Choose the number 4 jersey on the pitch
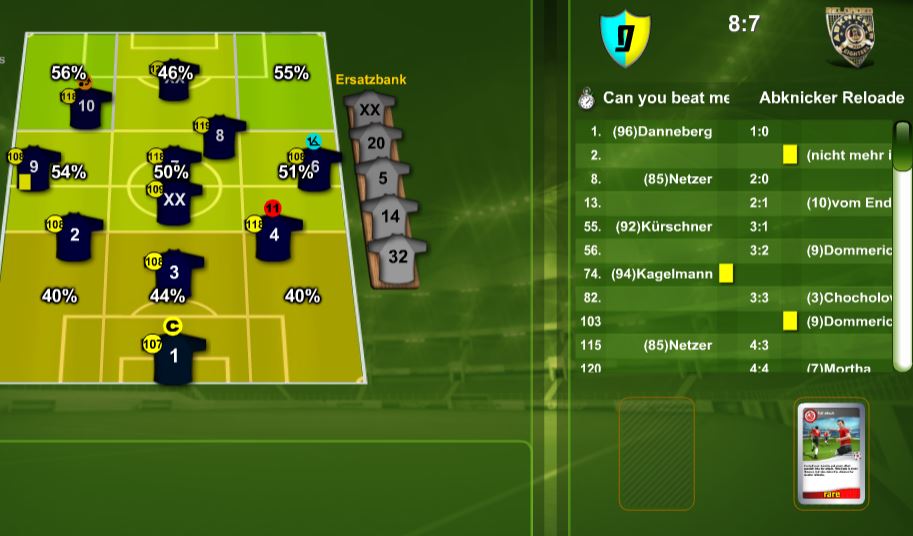 coord(274,238)
